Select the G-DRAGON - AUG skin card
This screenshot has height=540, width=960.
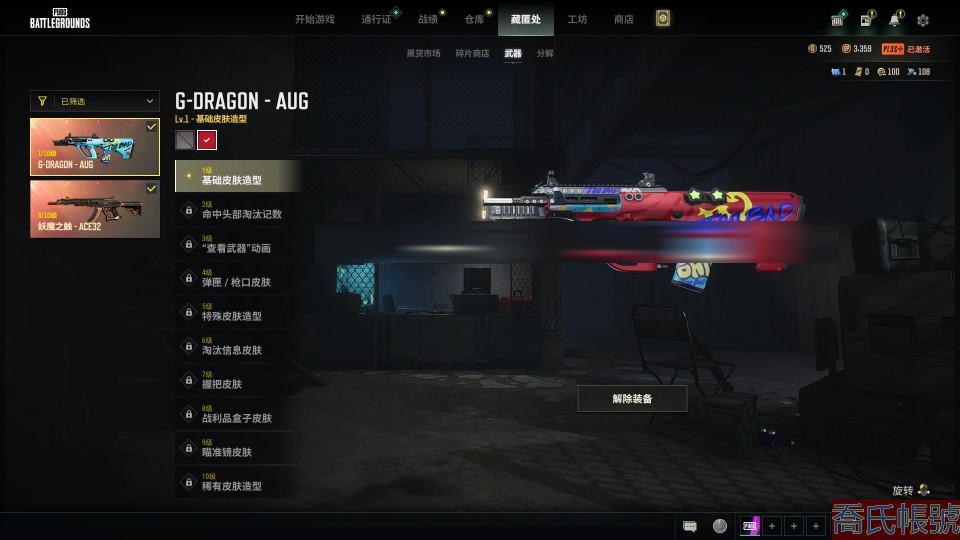pyautogui.click(x=95, y=147)
